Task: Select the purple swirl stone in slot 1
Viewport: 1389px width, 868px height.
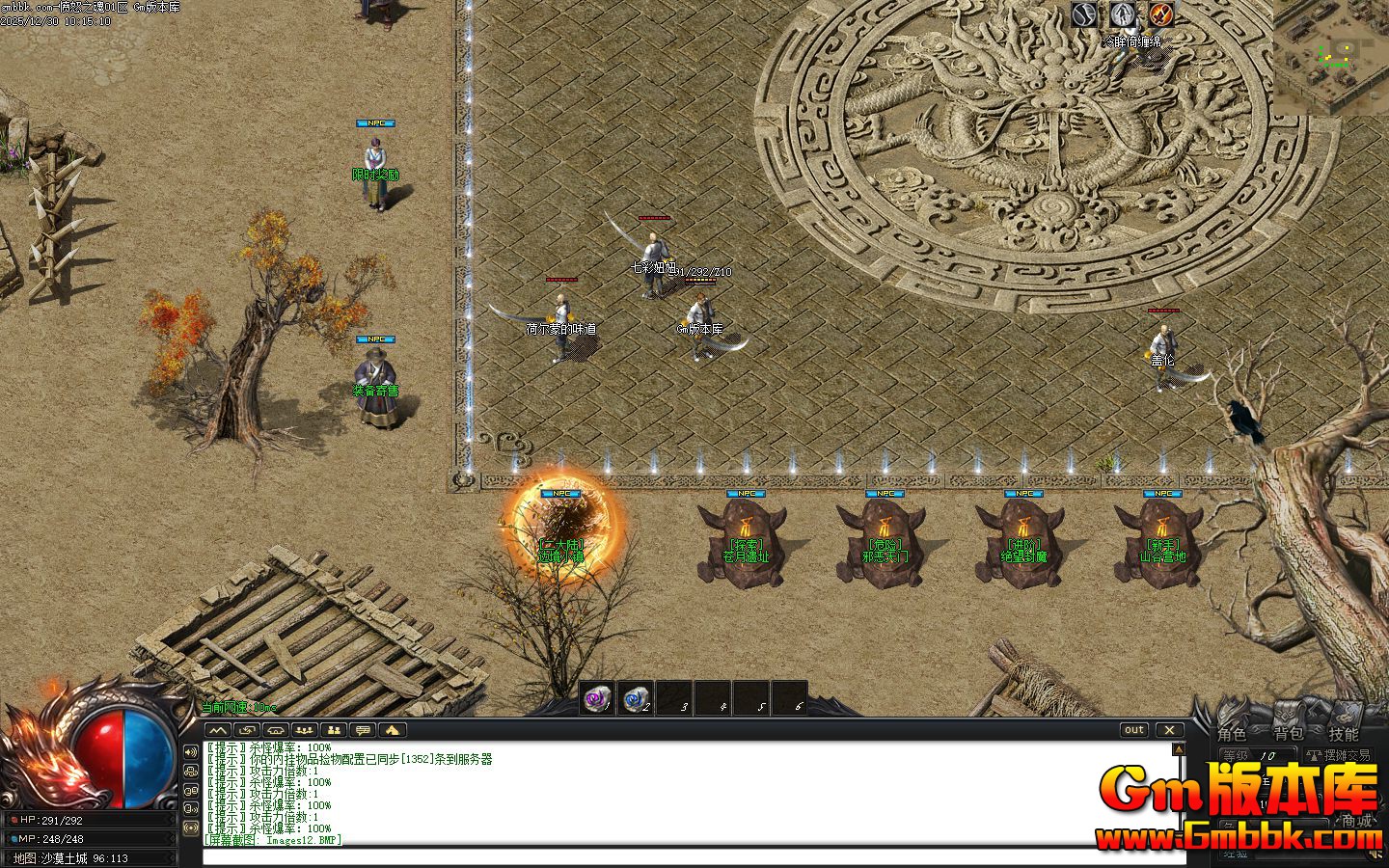Action: 598,698
